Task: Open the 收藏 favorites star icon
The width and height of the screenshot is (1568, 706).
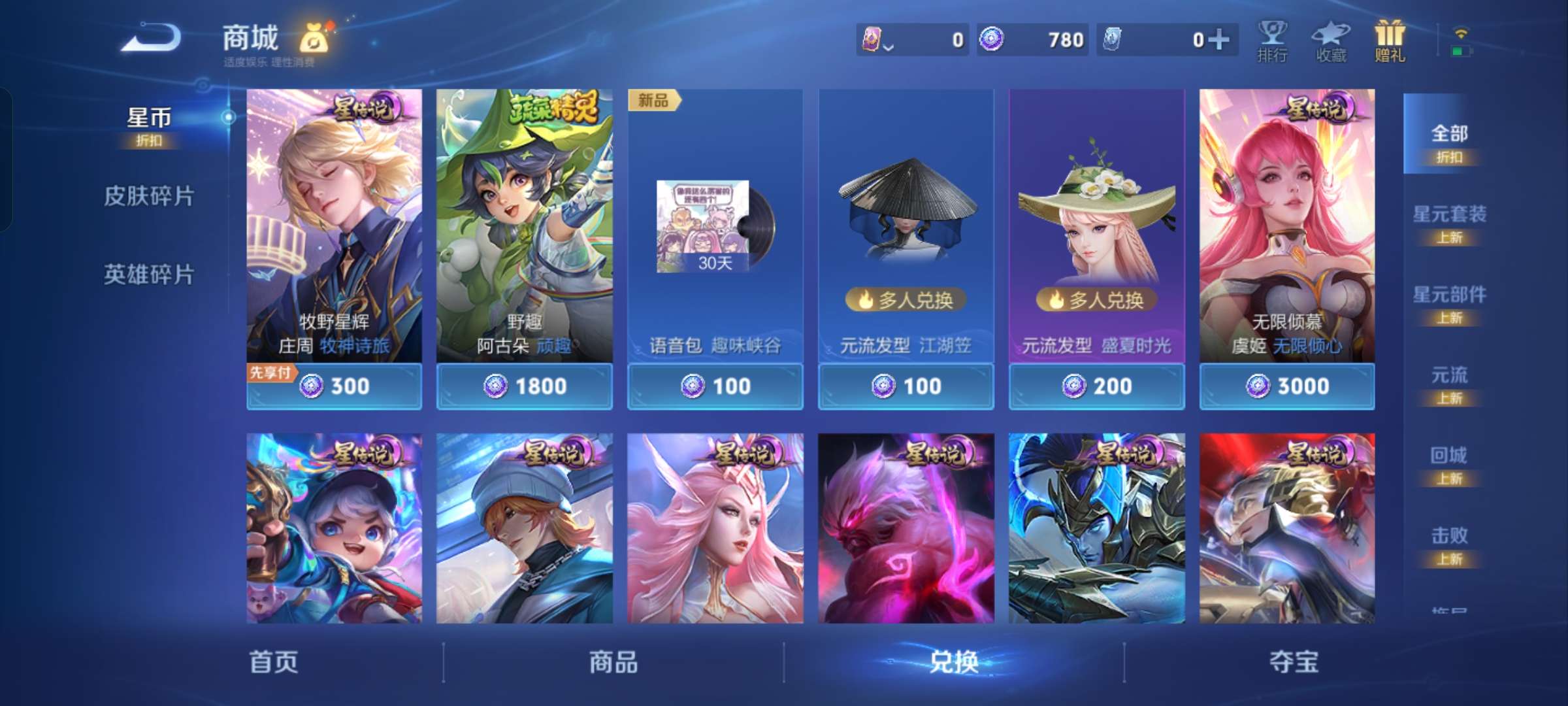Action: (x=1331, y=41)
